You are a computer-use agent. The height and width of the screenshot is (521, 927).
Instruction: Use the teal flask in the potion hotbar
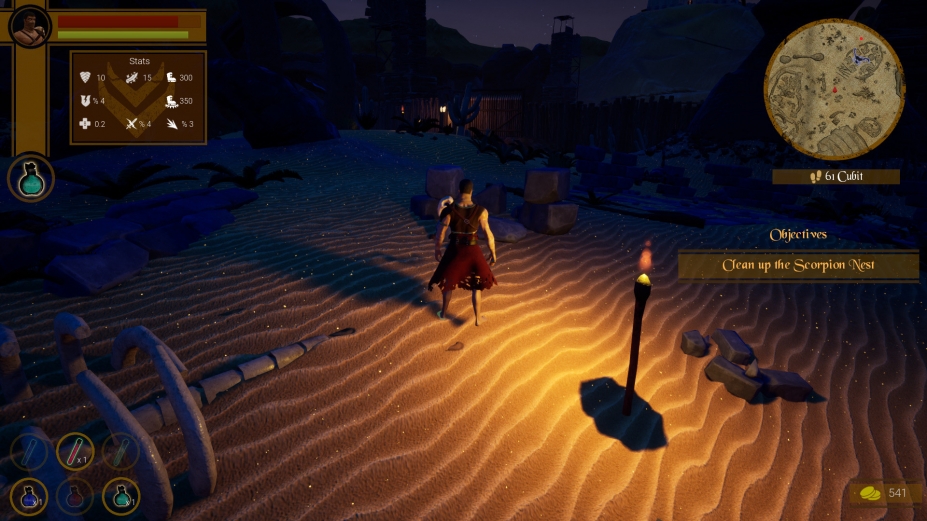coord(121,495)
